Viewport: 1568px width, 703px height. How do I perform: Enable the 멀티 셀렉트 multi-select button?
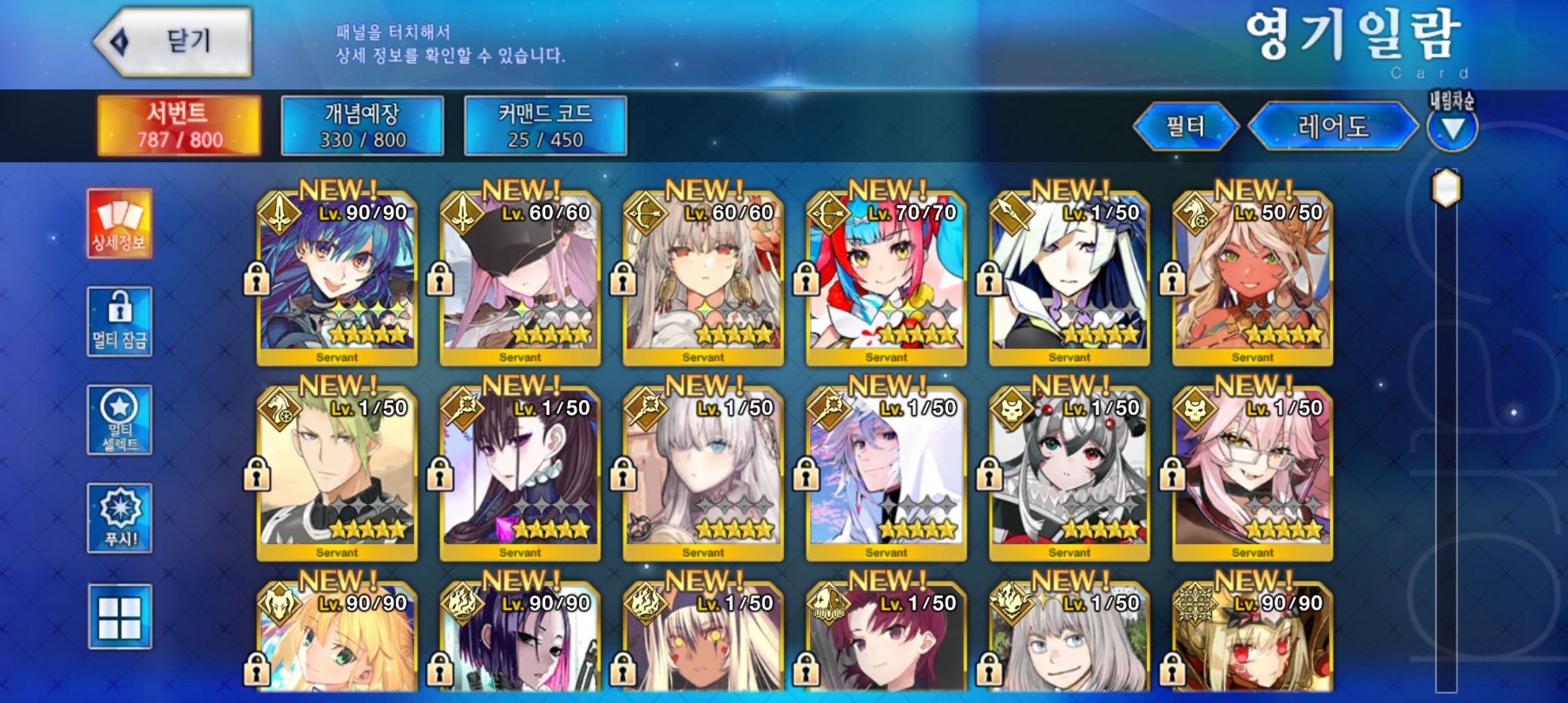coord(119,420)
